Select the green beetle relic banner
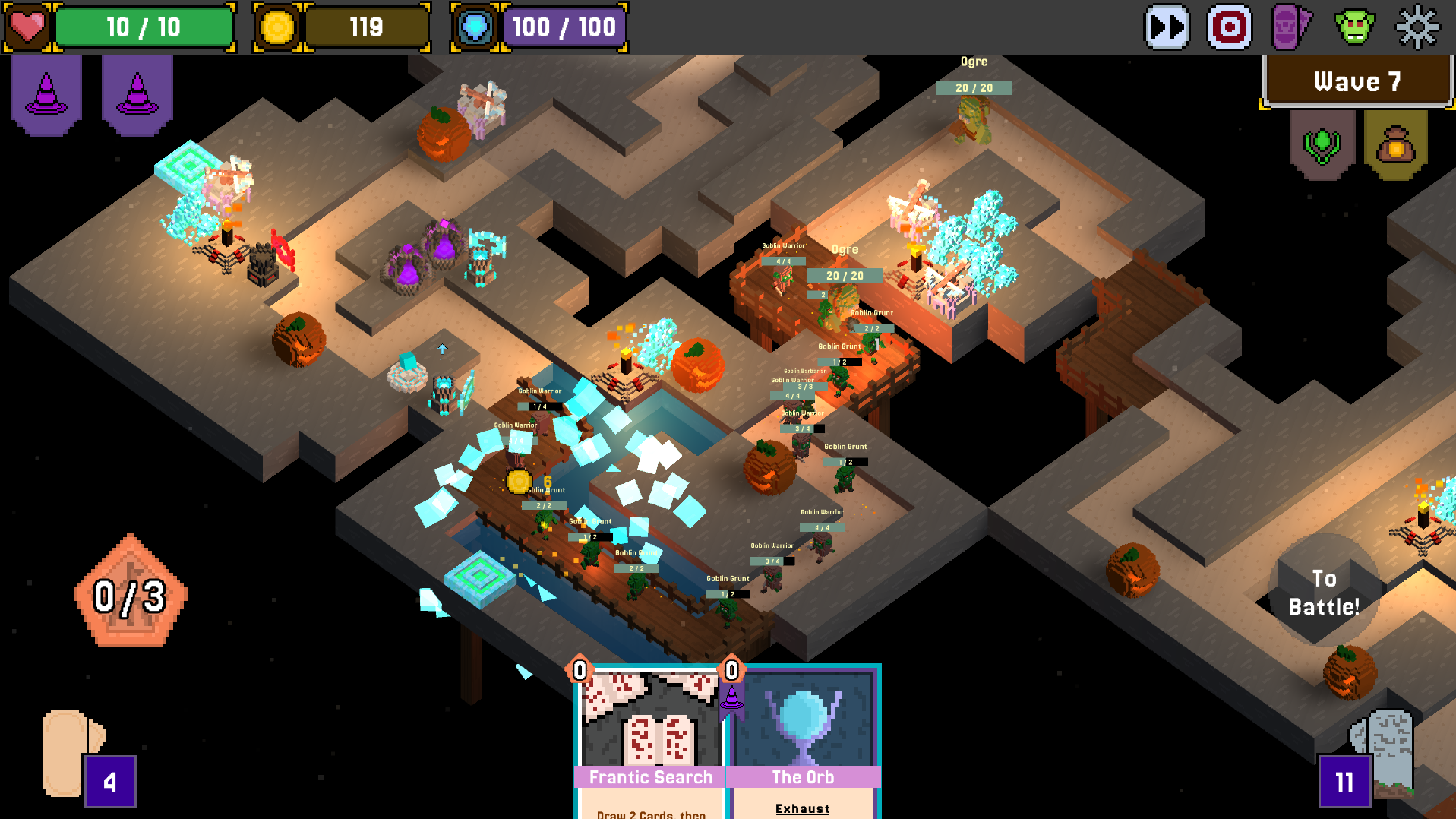The height and width of the screenshot is (819, 1456). click(1322, 144)
